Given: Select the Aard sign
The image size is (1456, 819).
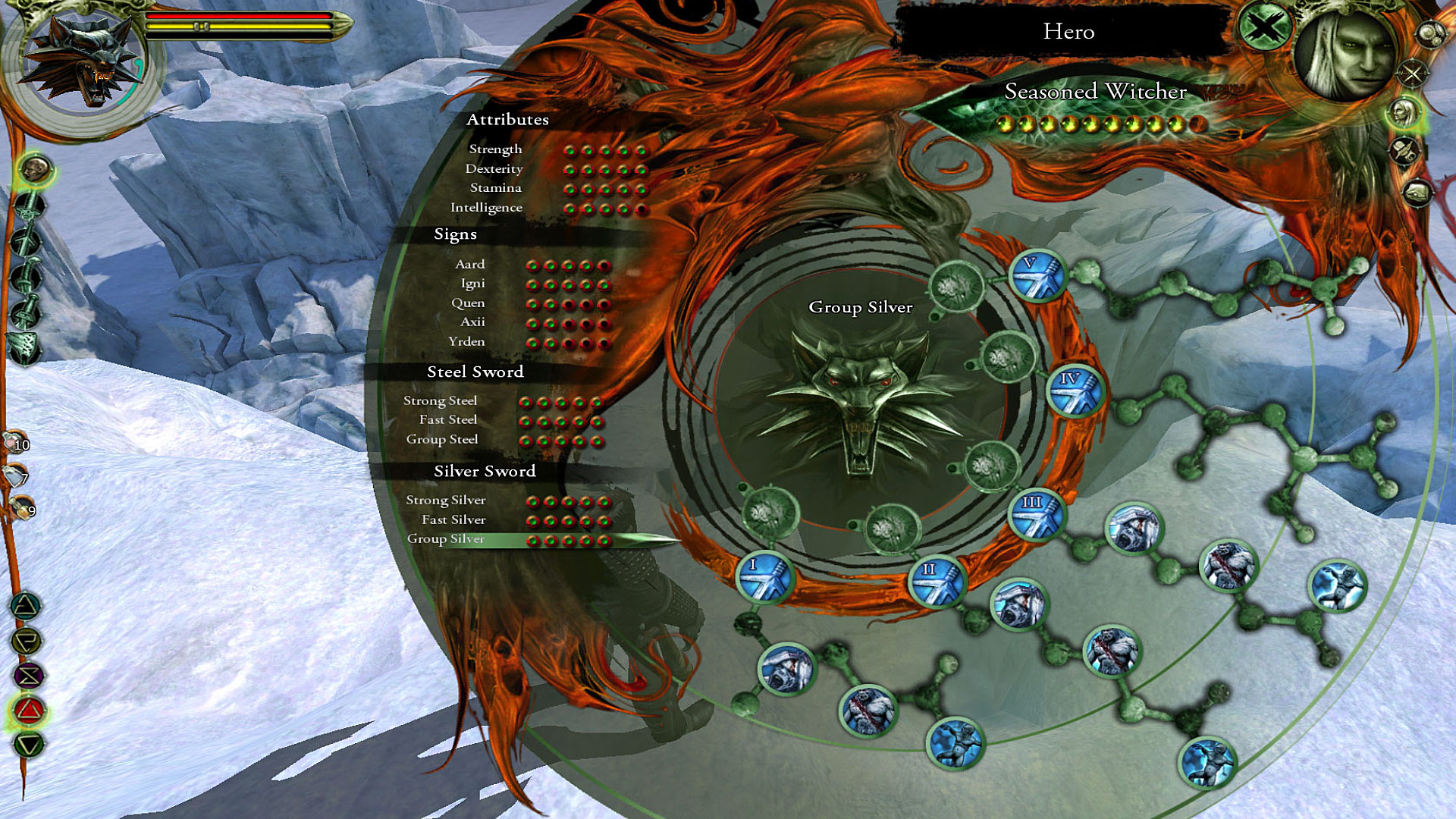Looking at the screenshot, I should 469,265.
